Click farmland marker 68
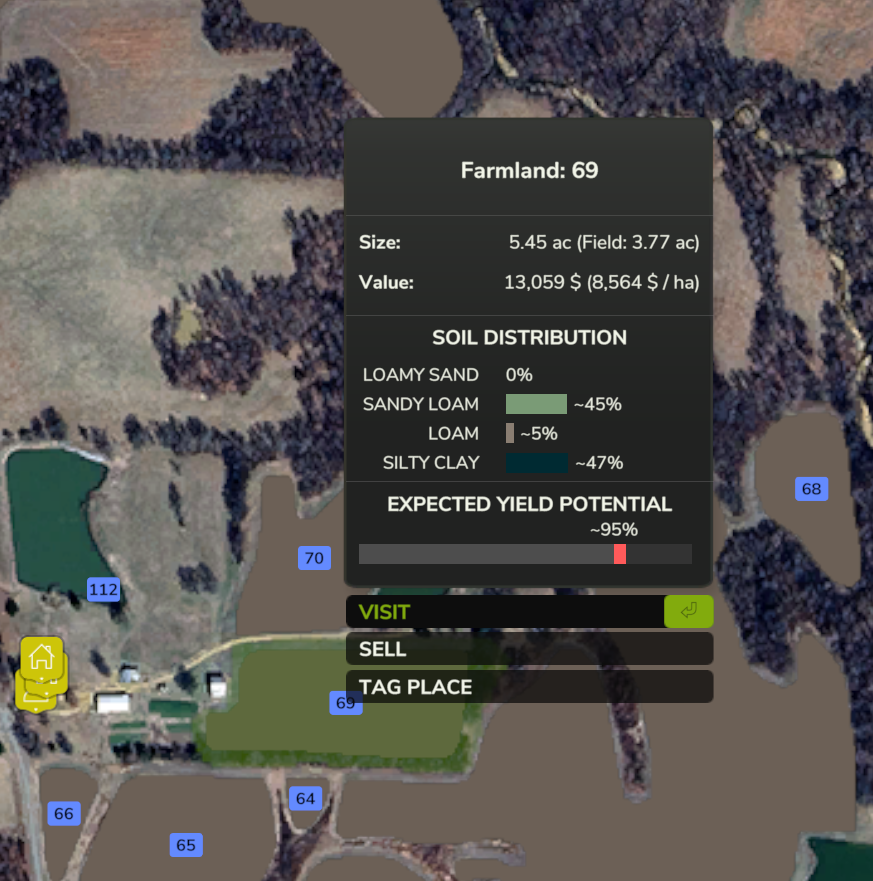 pyautogui.click(x=811, y=489)
